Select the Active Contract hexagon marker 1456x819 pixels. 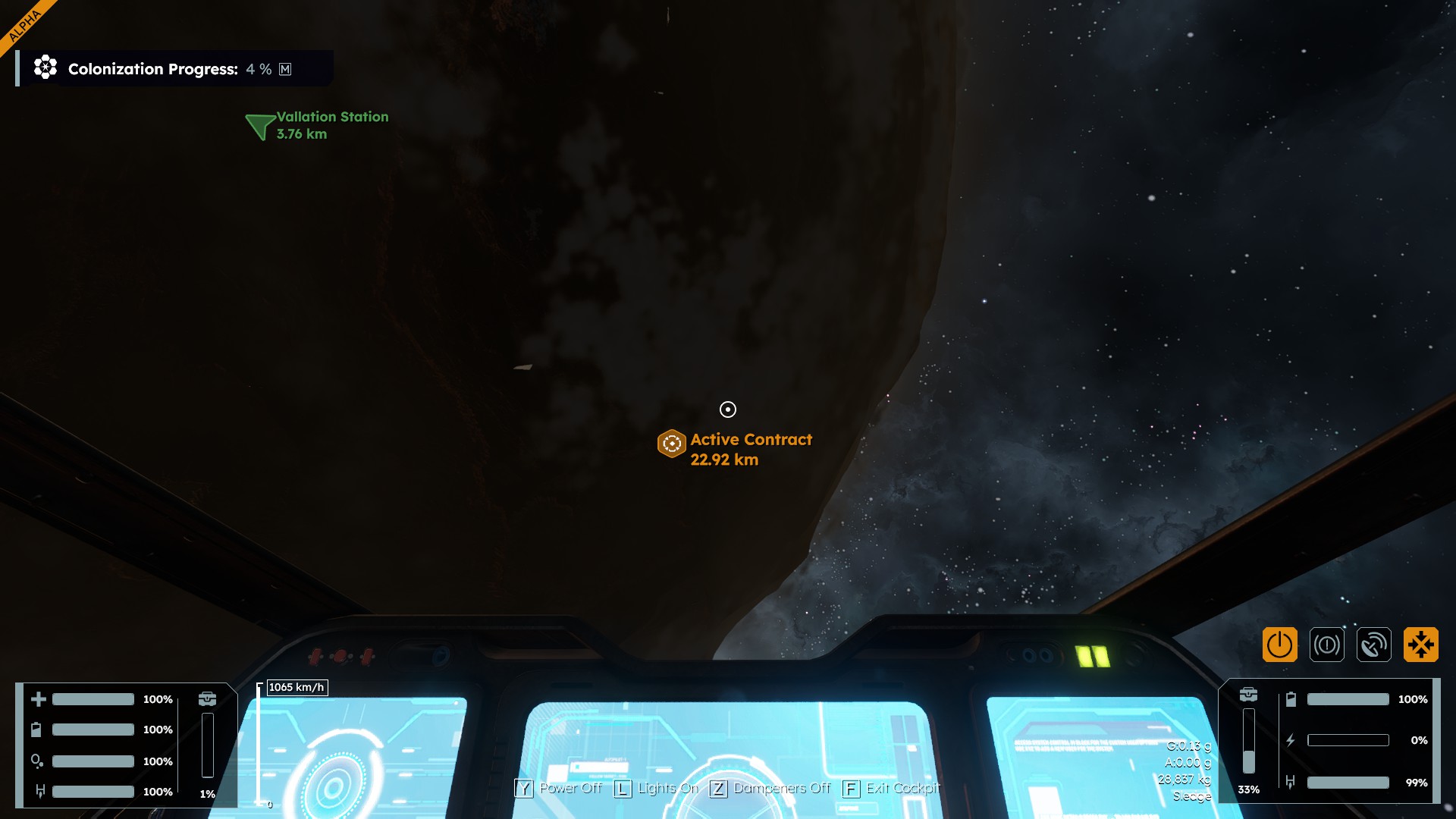(x=671, y=444)
